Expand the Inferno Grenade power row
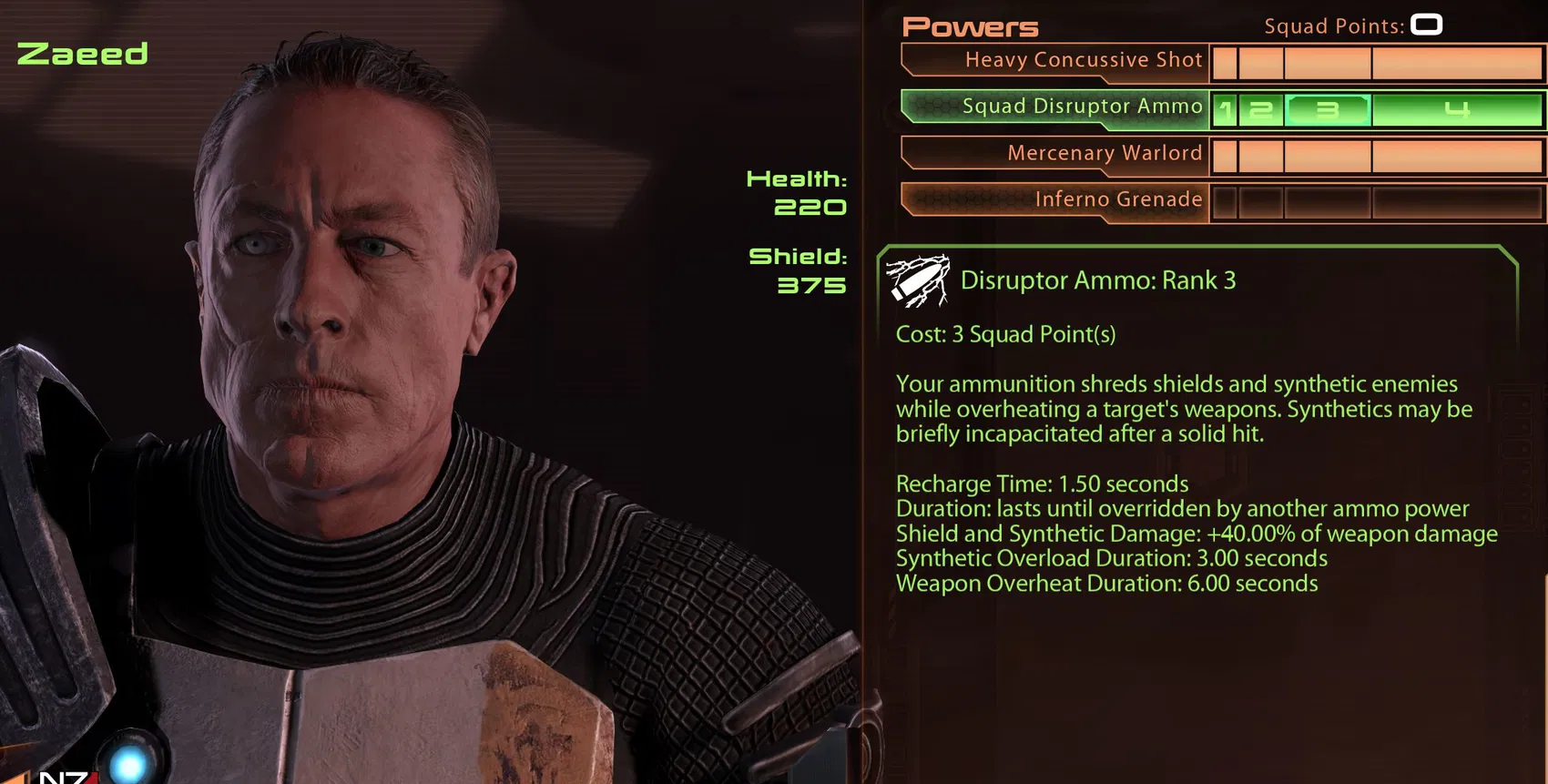Screen dimensions: 1548x784 coord(1118,199)
